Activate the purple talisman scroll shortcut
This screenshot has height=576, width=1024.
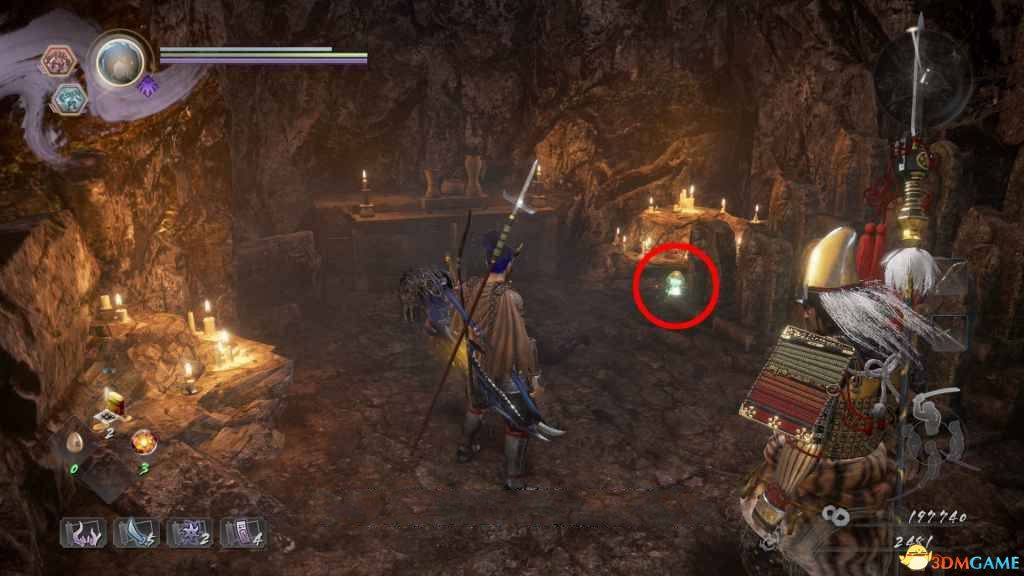coord(240,532)
